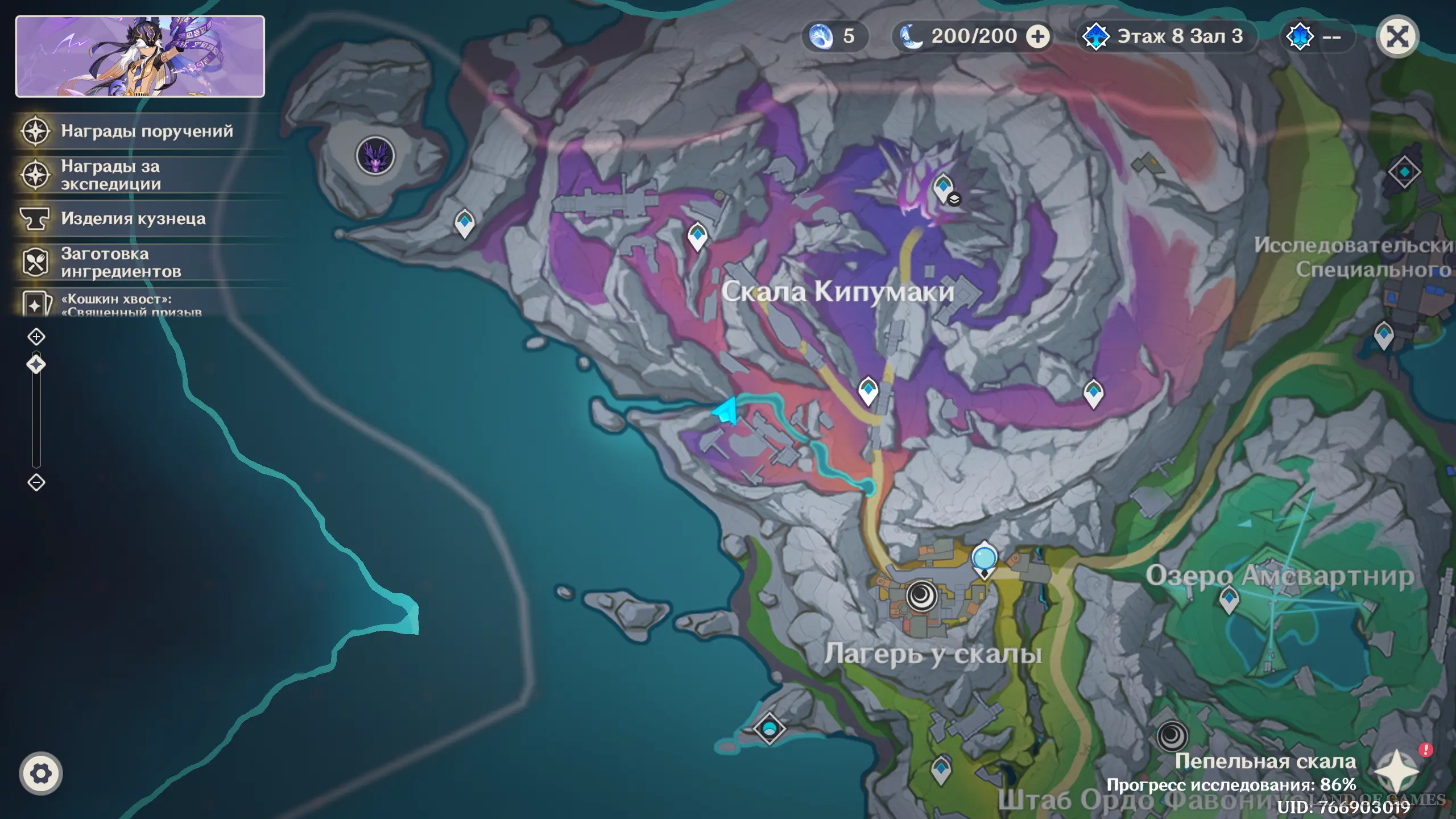Open Награды поручений entry

(147, 131)
